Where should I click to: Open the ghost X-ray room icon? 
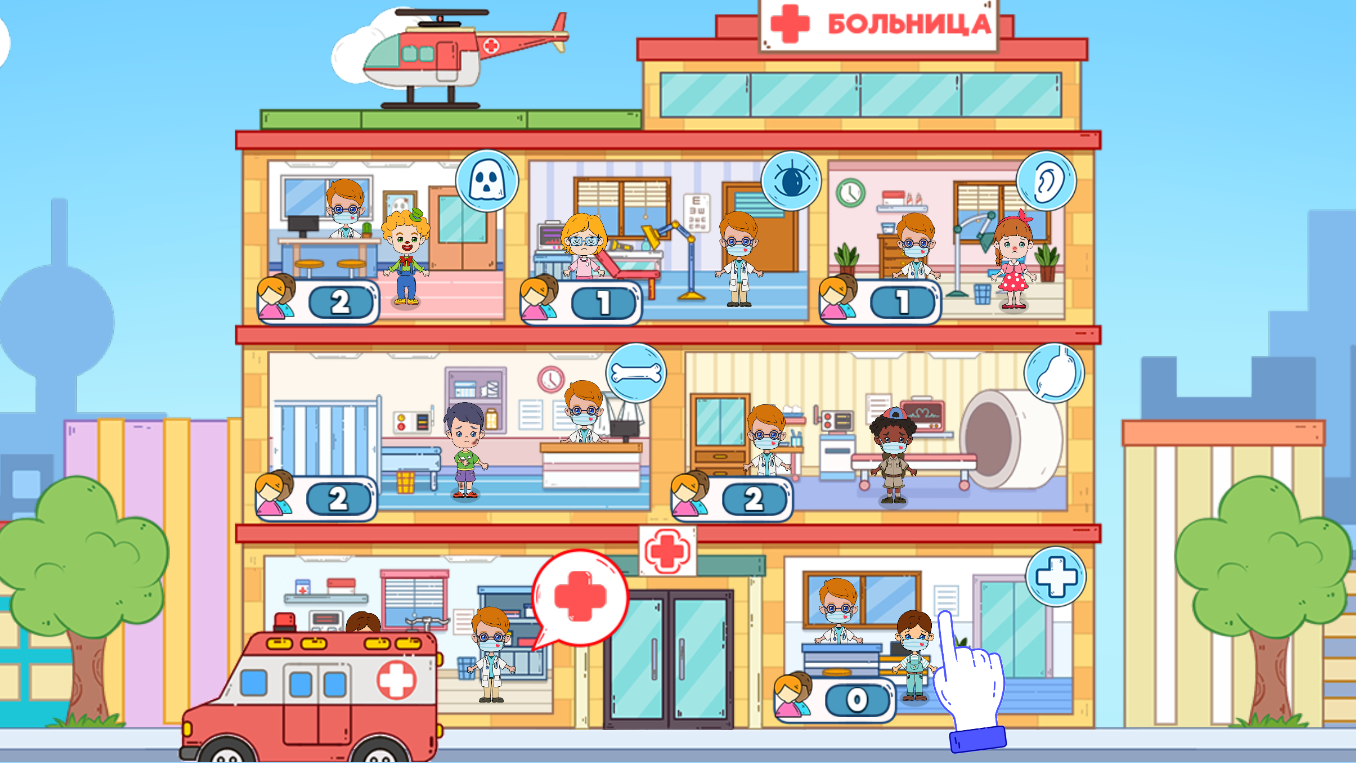pyautogui.click(x=486, y=178)
